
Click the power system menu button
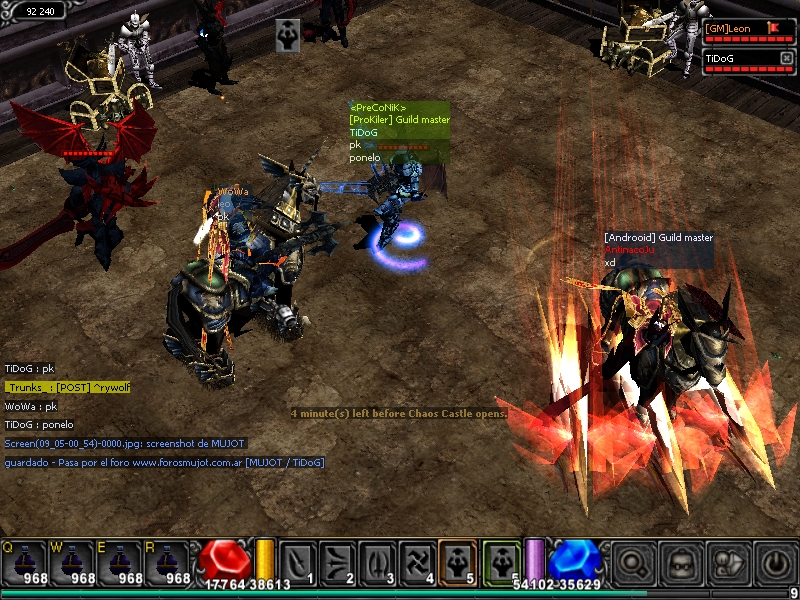777,562
